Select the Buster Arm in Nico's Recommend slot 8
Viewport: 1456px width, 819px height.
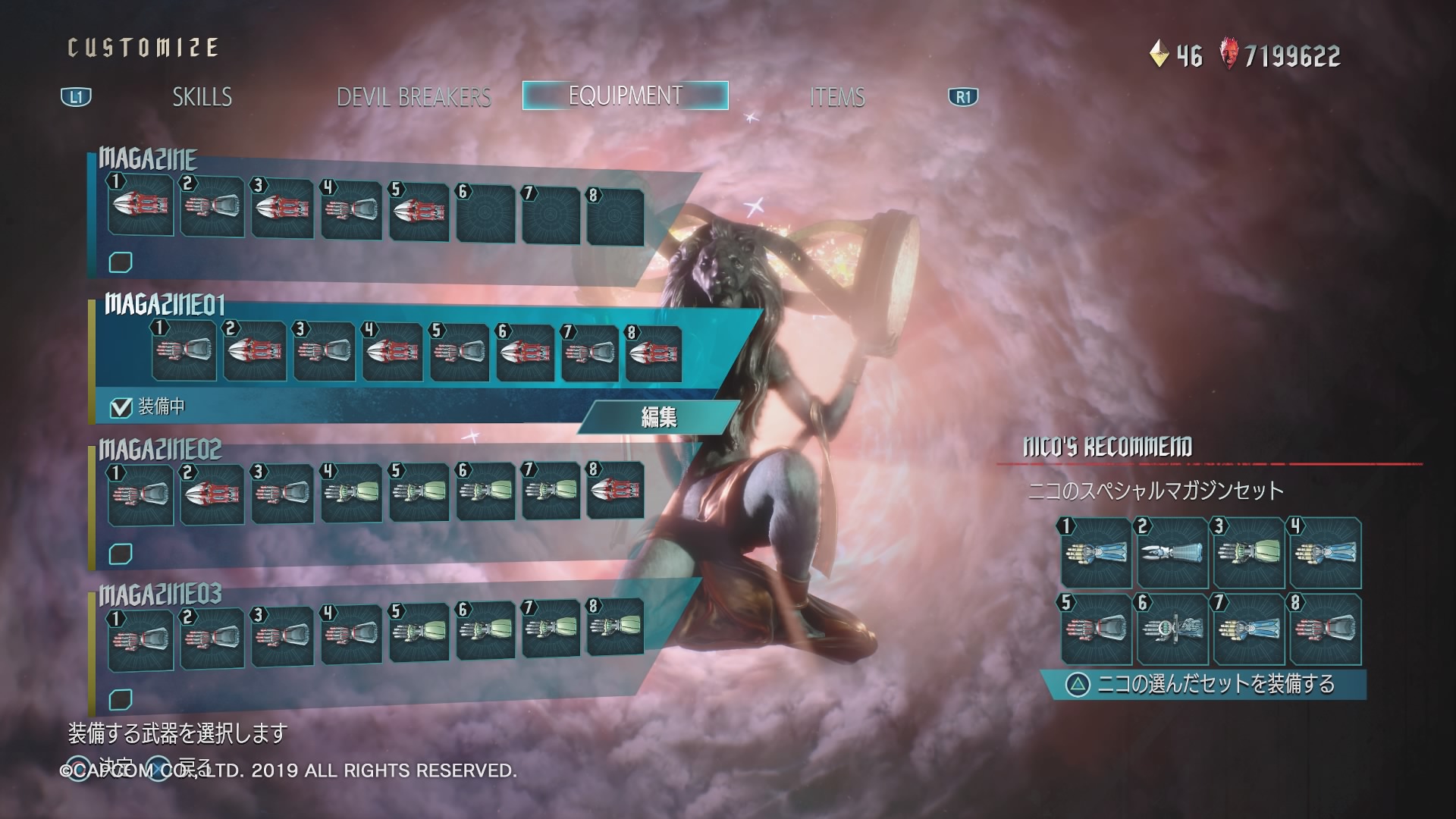point(1322,630)
